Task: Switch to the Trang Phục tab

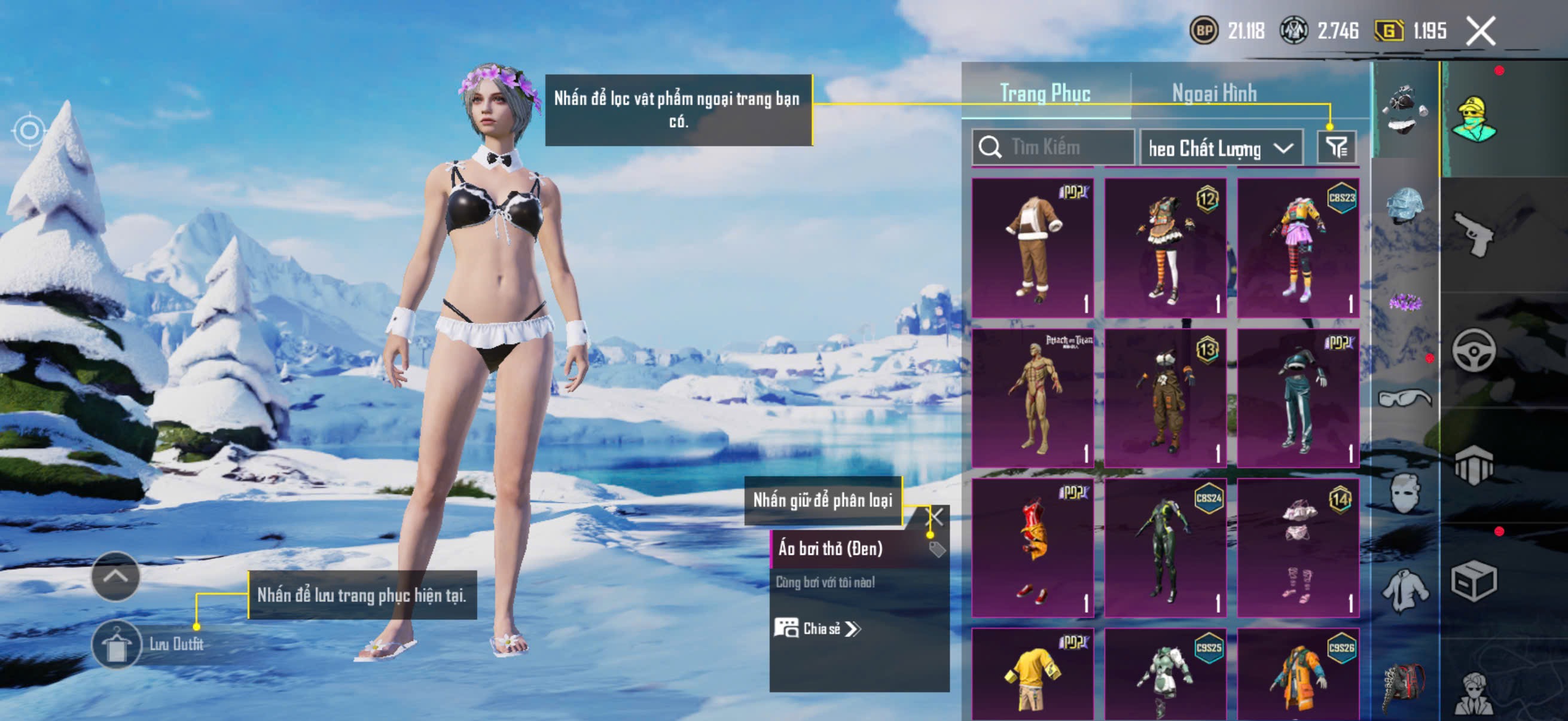Action: tap(1045, 93)
